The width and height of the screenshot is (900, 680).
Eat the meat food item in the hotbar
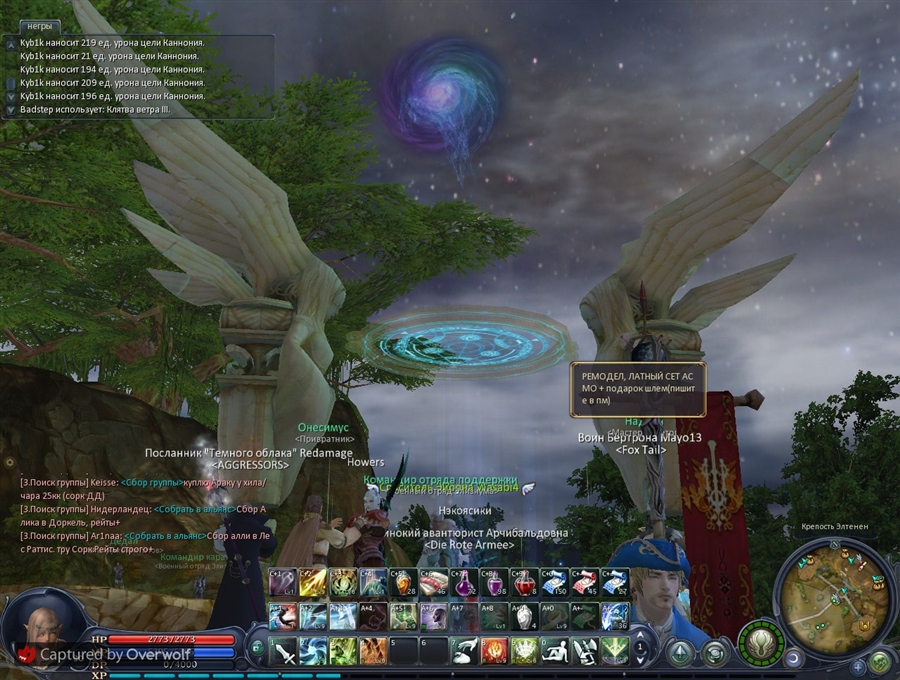tap(434, 582)
